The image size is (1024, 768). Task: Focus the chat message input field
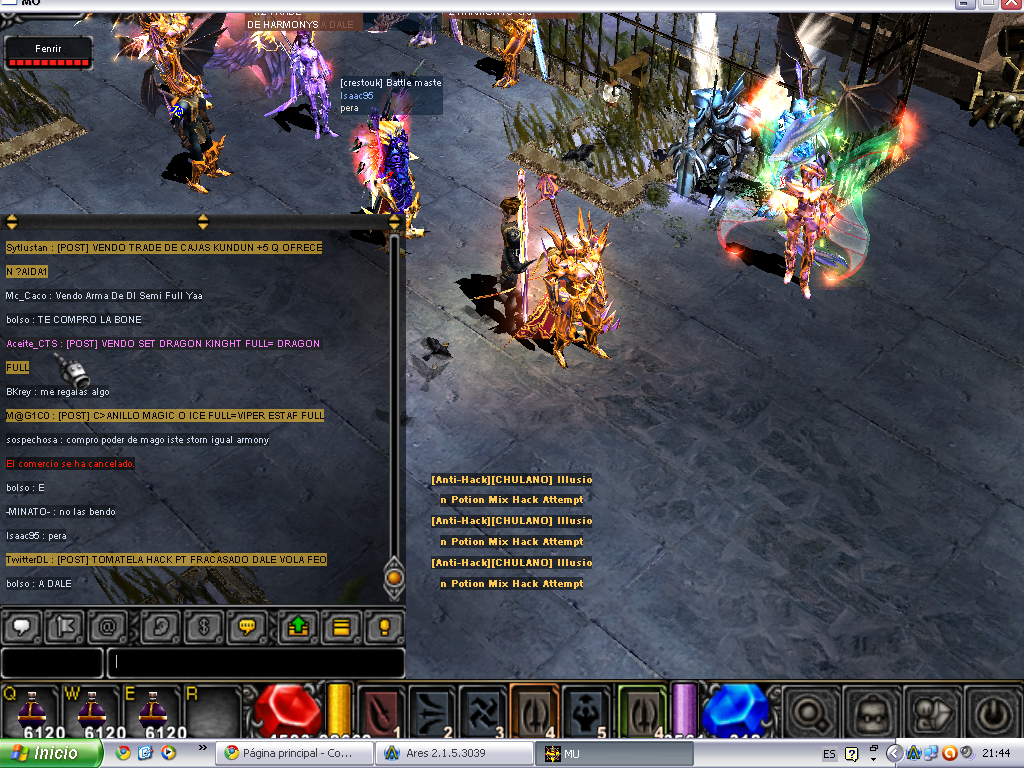[x=255, y=662]
